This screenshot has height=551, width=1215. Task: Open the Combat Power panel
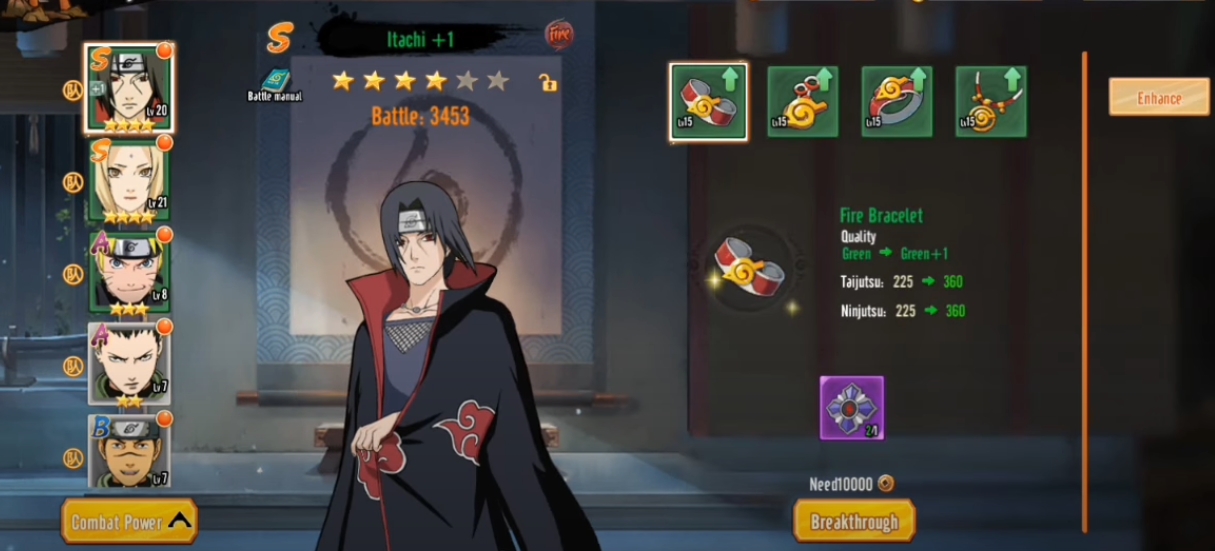[x=129, y=521]
